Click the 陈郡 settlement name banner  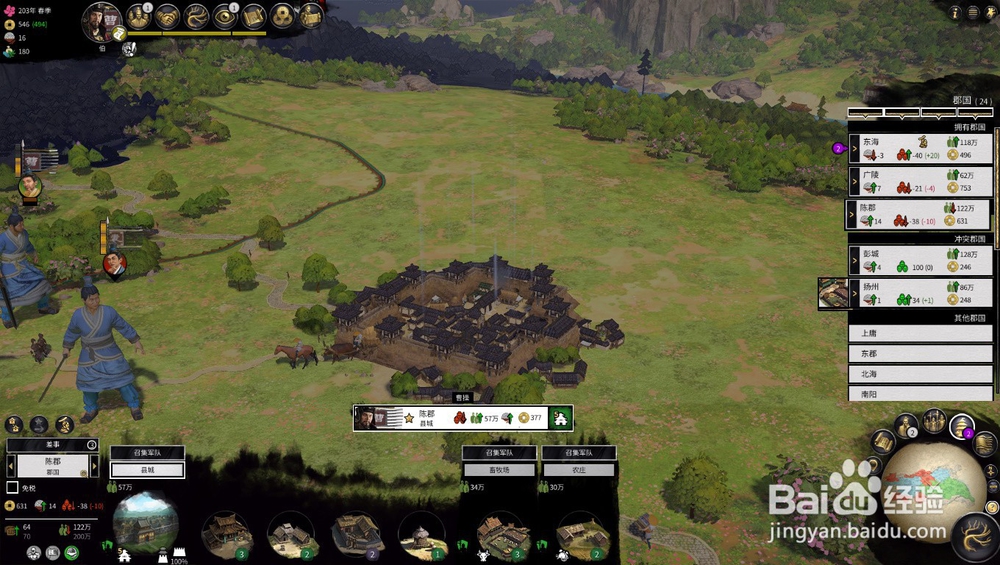431,417
